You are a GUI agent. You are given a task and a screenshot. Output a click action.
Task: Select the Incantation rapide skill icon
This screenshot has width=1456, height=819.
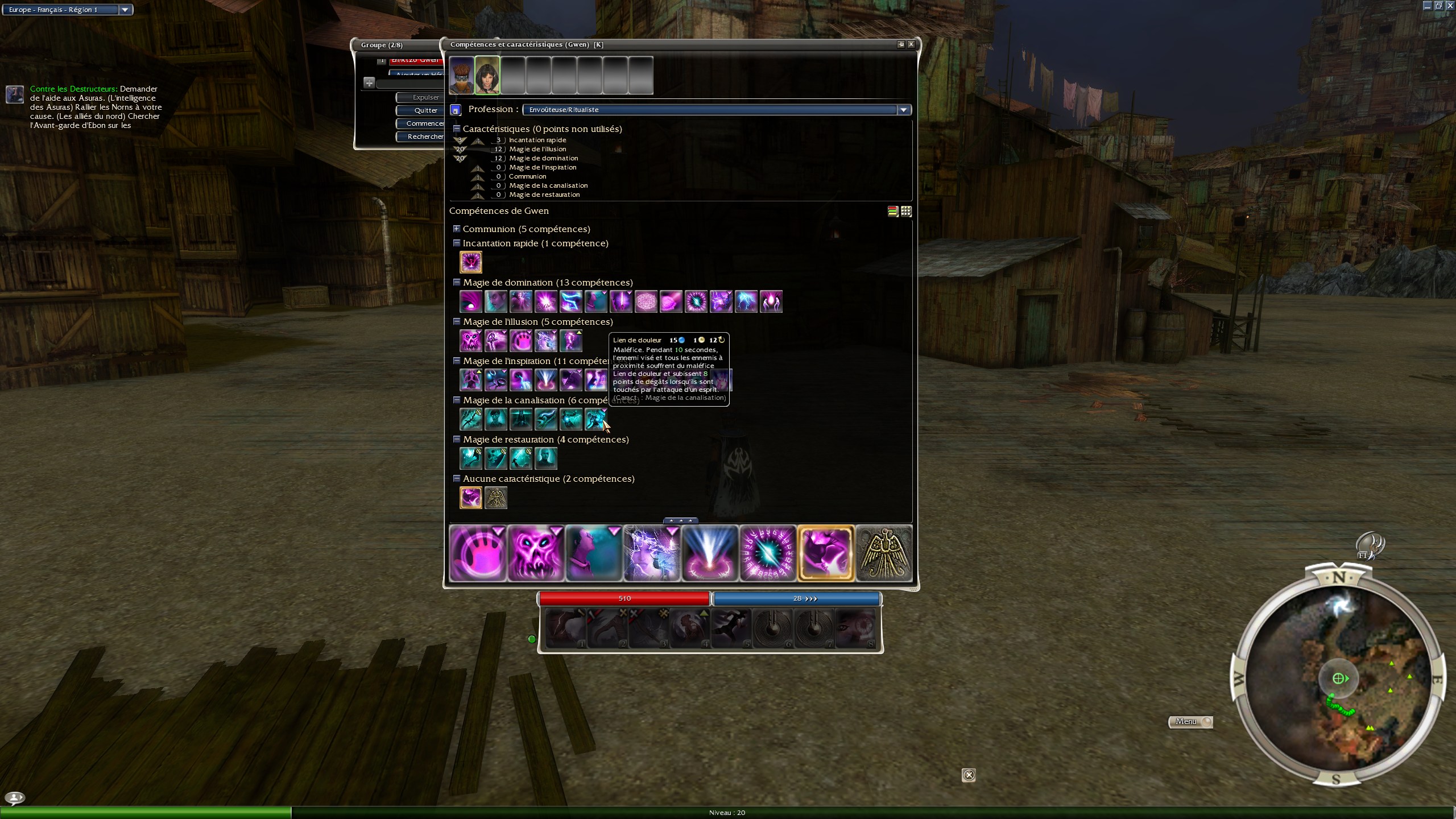(x=471, y=262)
